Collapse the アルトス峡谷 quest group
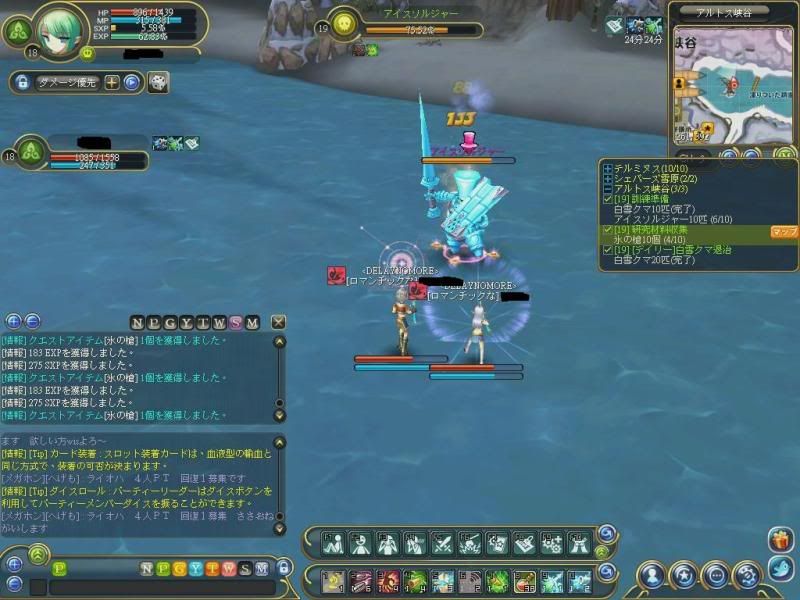This screenshot has width=800, height=600. (607, 189)
